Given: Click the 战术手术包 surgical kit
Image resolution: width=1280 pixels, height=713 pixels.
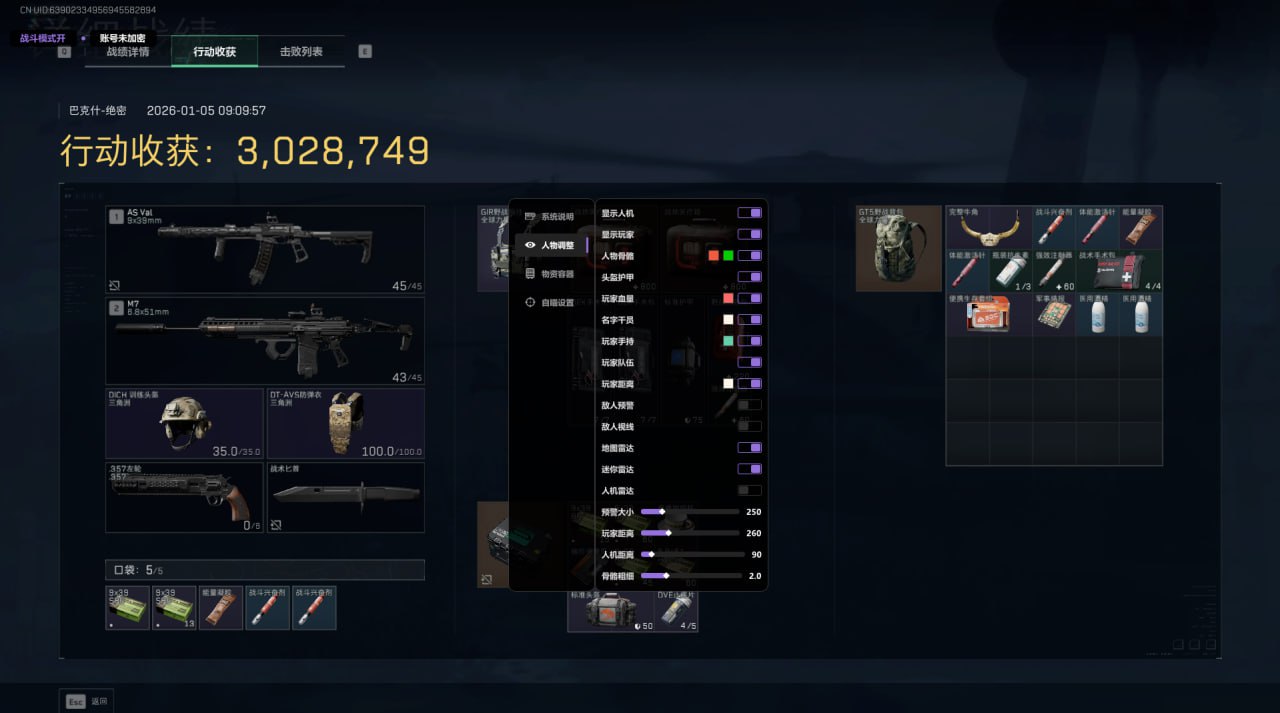Looking at the screenshot, I should click(x=1119, y=271).
